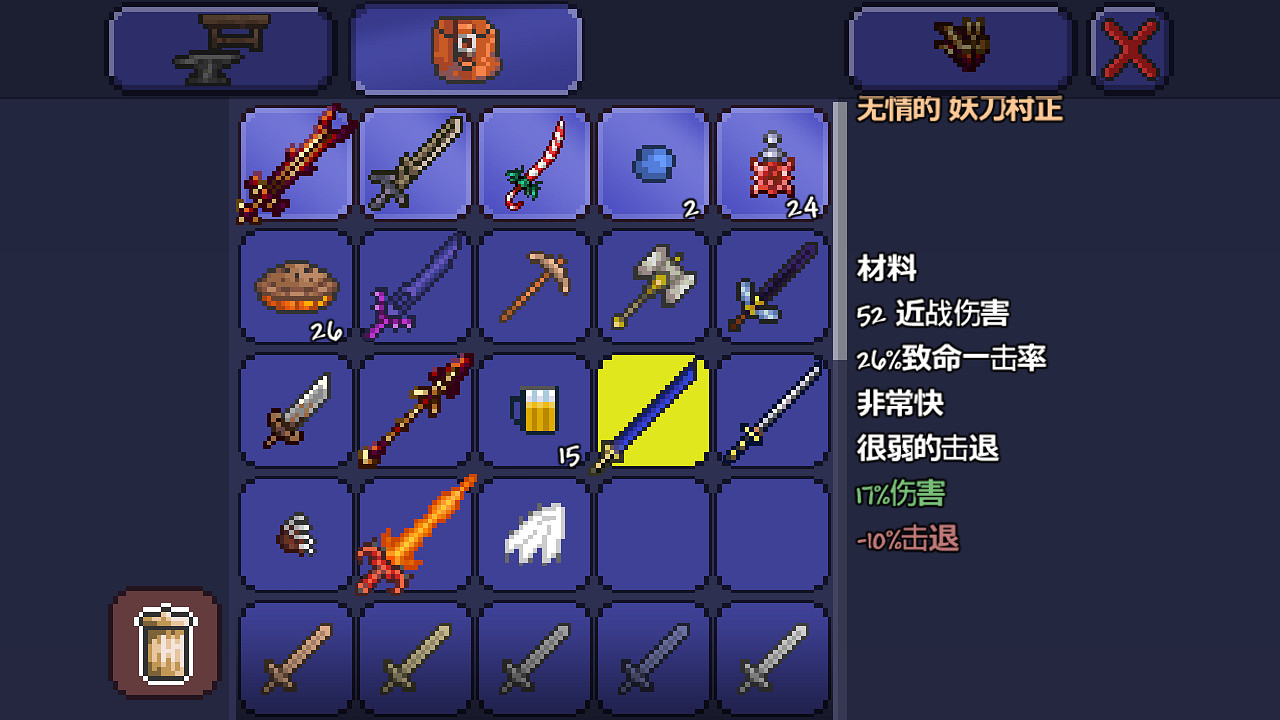1280x720 pixels.
Task: Select the pumpkin pie stack of 26
Action: 294,287
